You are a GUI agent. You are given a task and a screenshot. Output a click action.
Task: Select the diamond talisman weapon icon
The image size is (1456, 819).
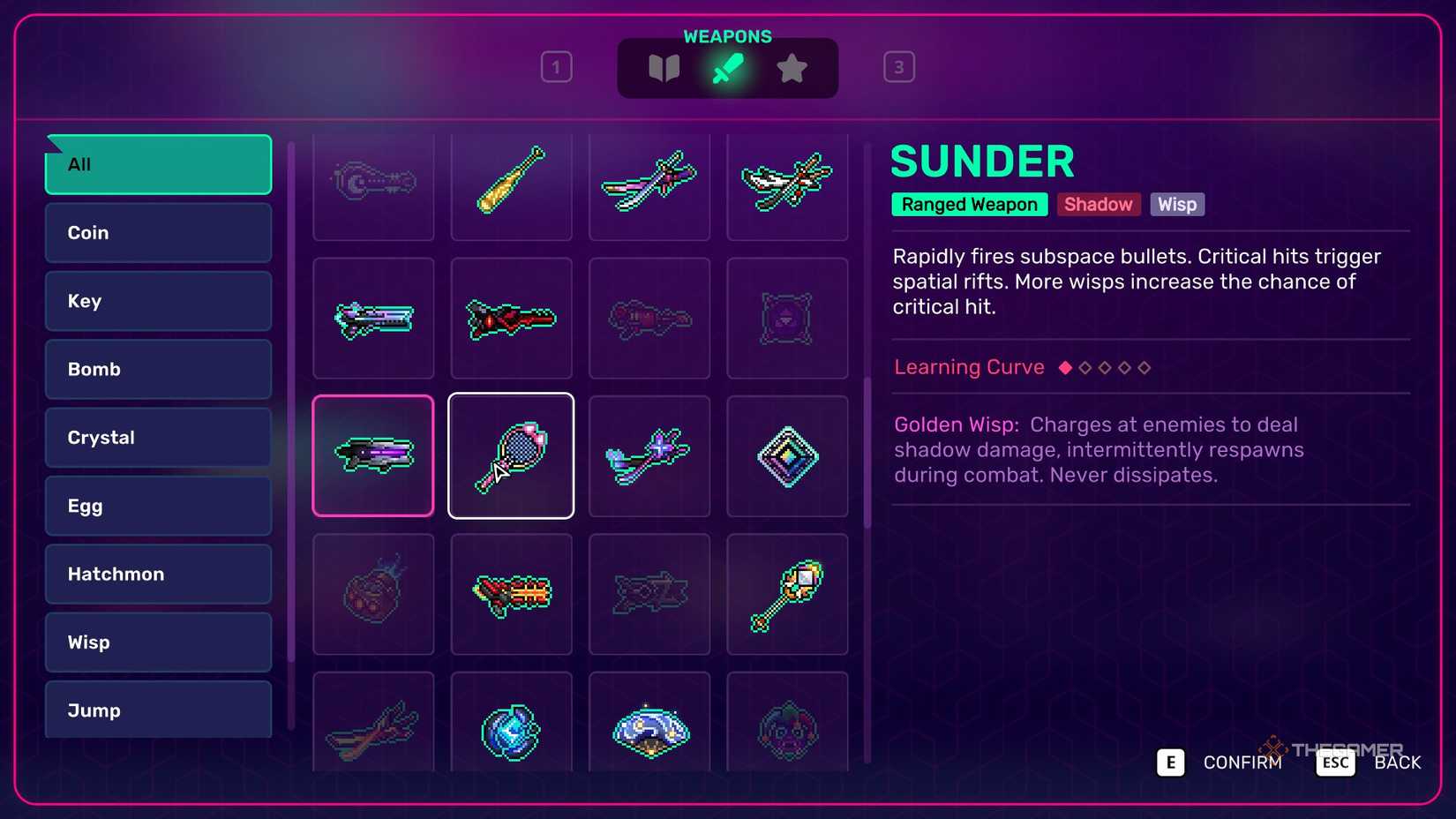tap(786, 455)
